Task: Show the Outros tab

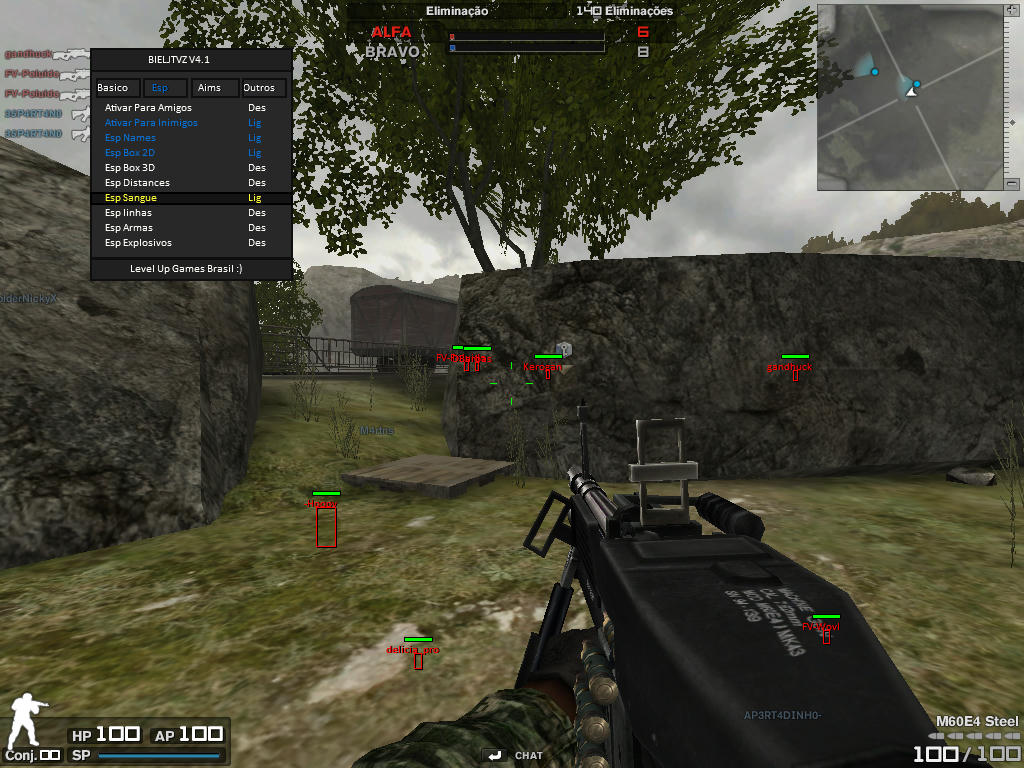Action: click(259, 88)
